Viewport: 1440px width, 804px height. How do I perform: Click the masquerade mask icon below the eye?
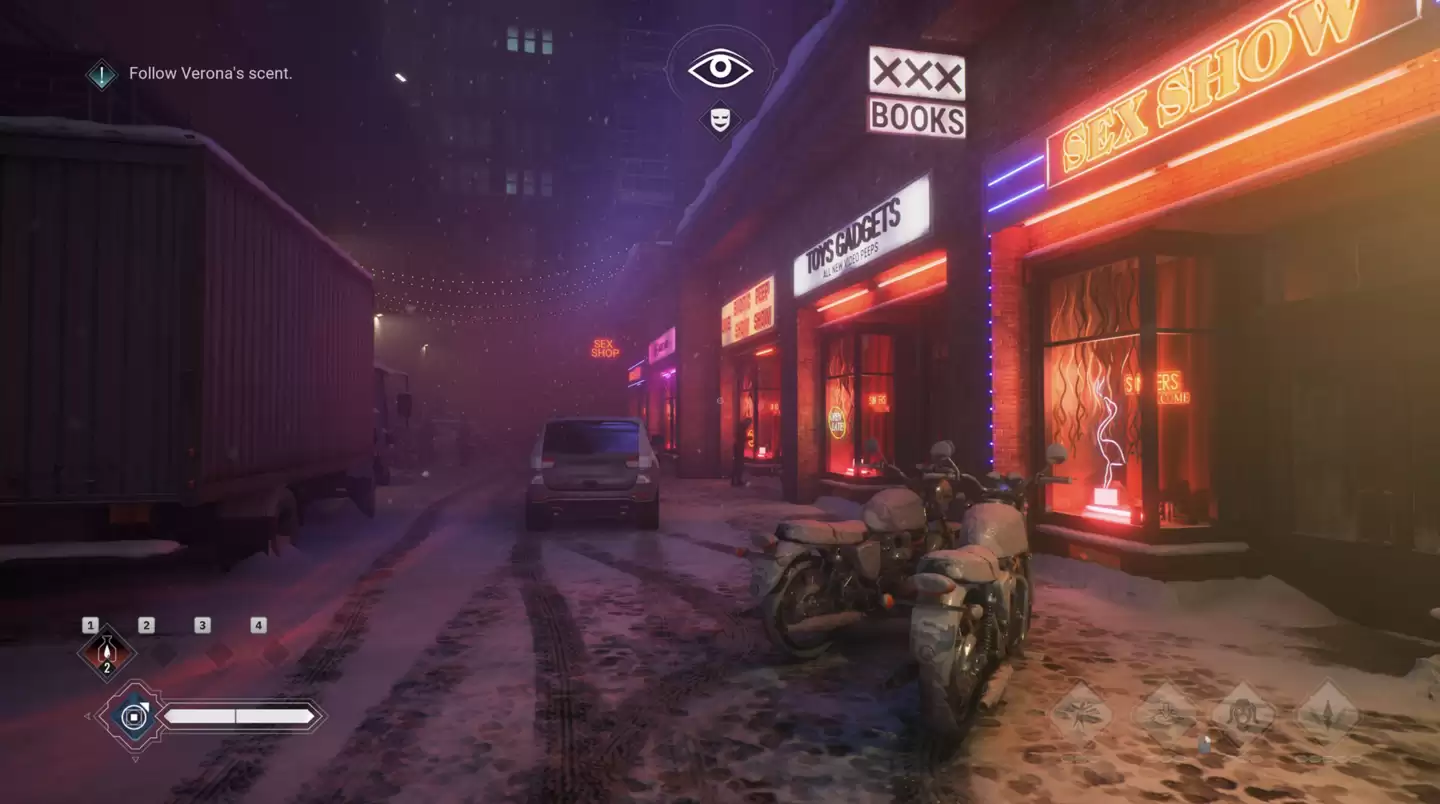tap(722, 121)
